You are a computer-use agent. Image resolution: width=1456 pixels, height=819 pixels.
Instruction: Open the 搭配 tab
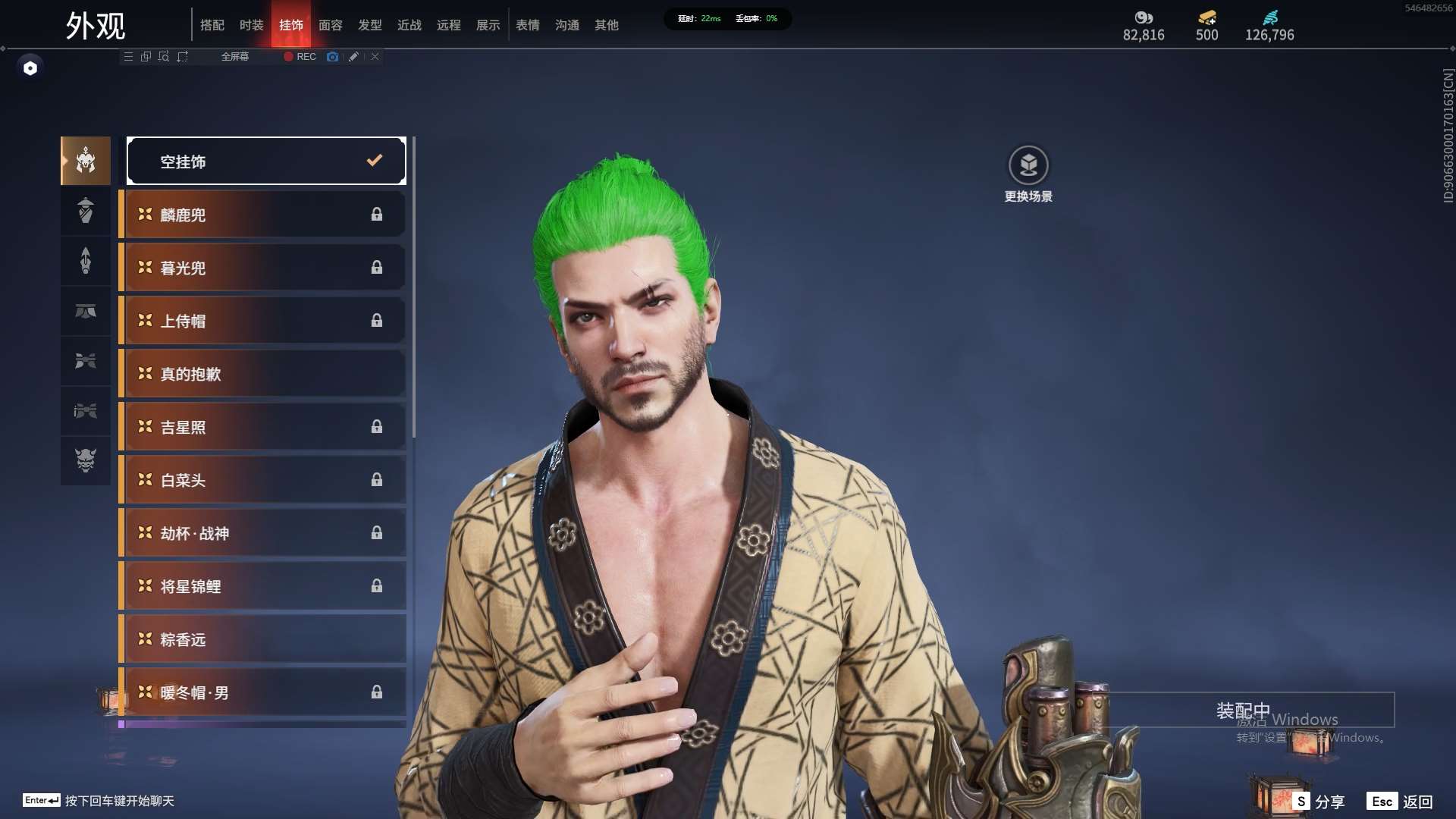[x=212, y=25]
